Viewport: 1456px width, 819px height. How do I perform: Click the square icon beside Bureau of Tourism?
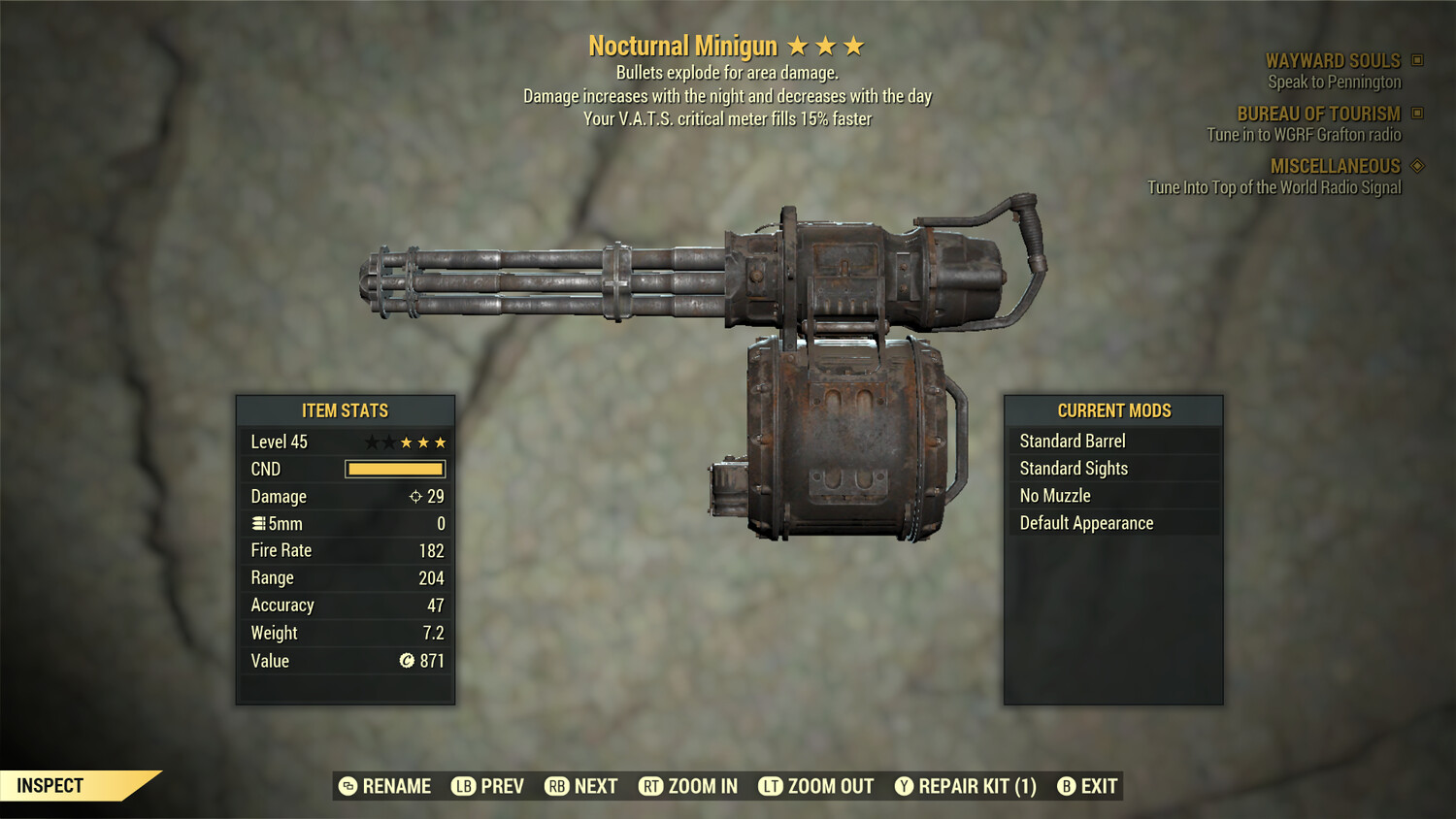tap(1418, 114)
